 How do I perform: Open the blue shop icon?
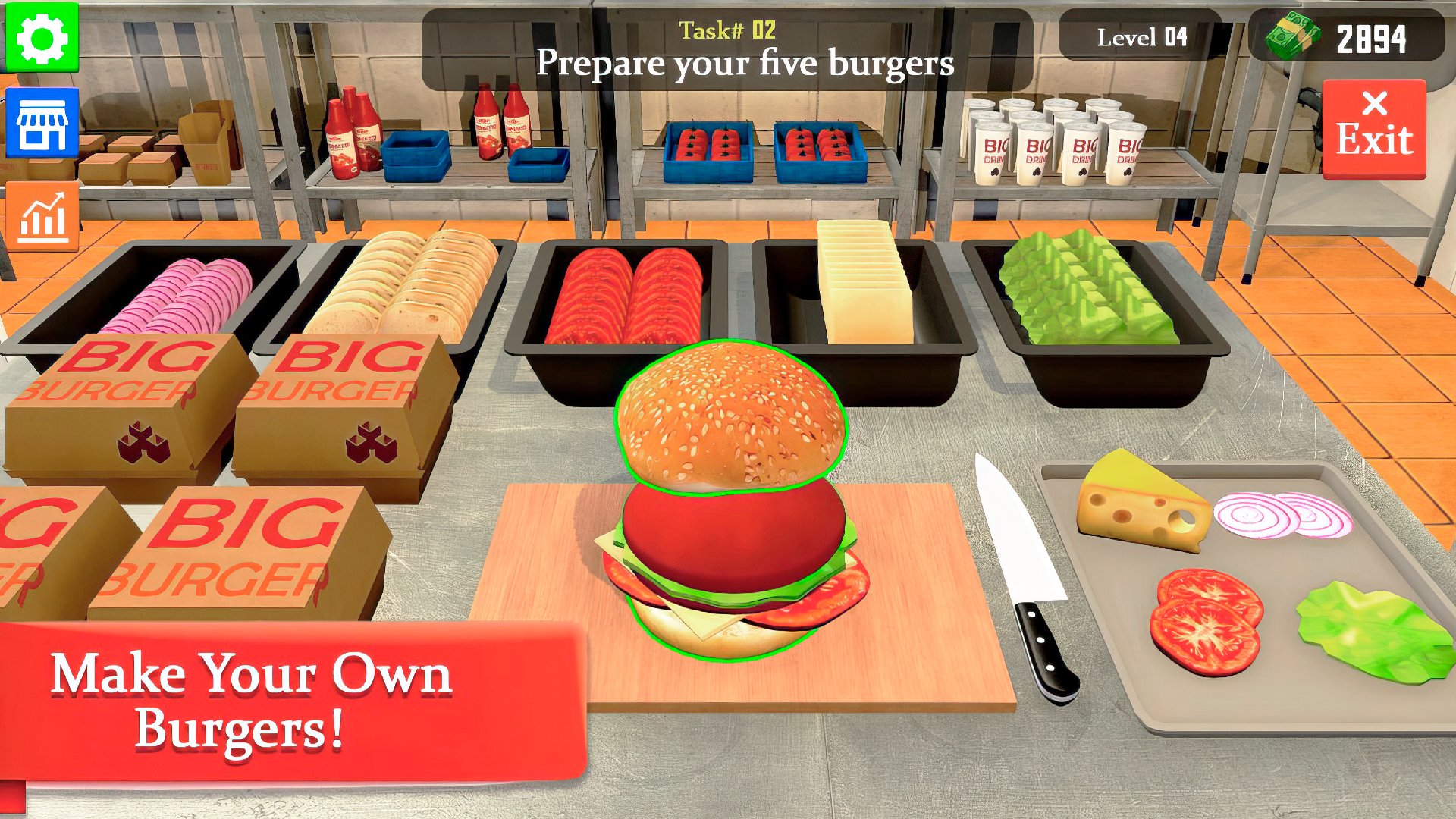42,121
